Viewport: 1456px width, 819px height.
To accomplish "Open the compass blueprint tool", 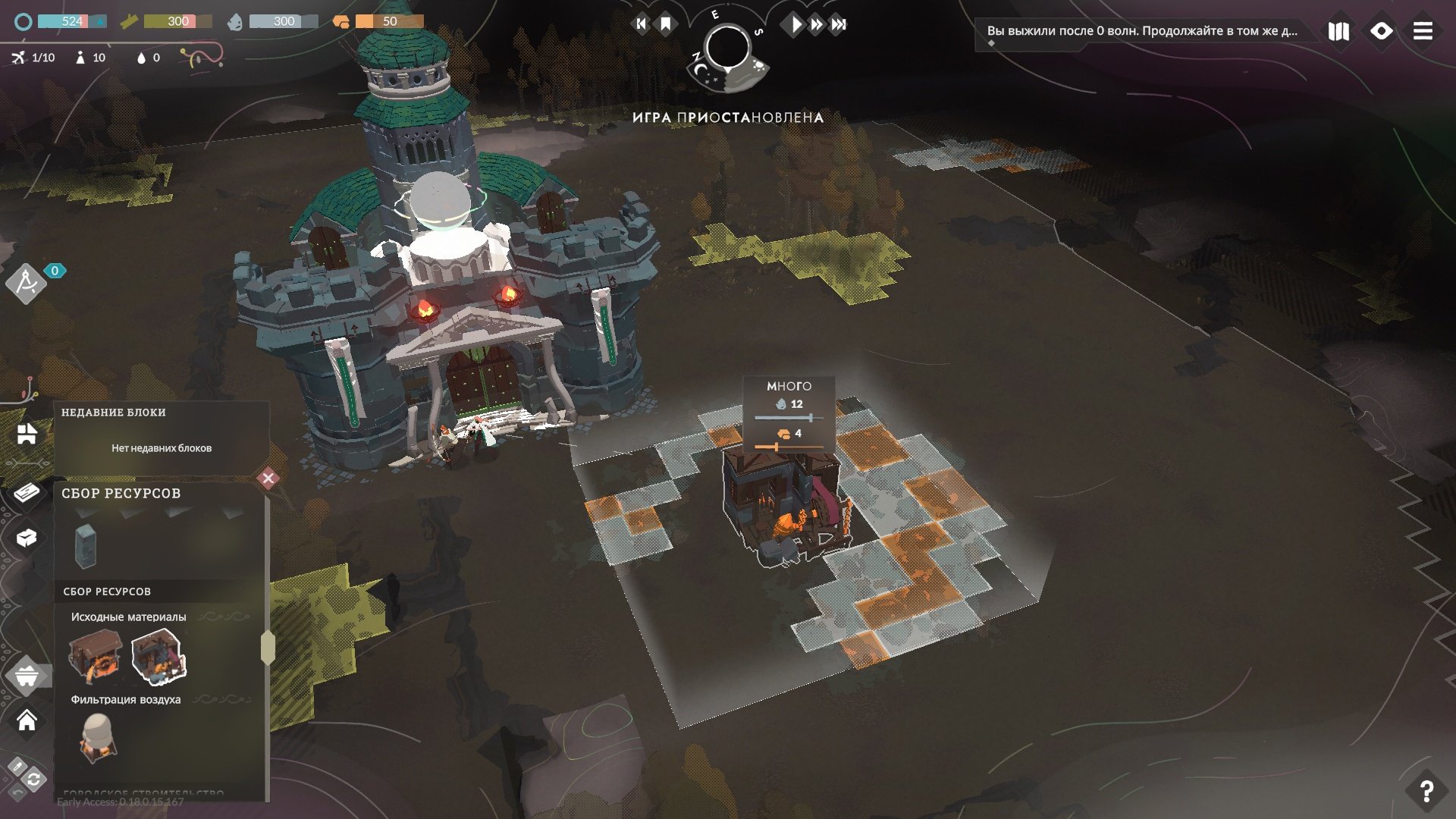I will point(26,283).
